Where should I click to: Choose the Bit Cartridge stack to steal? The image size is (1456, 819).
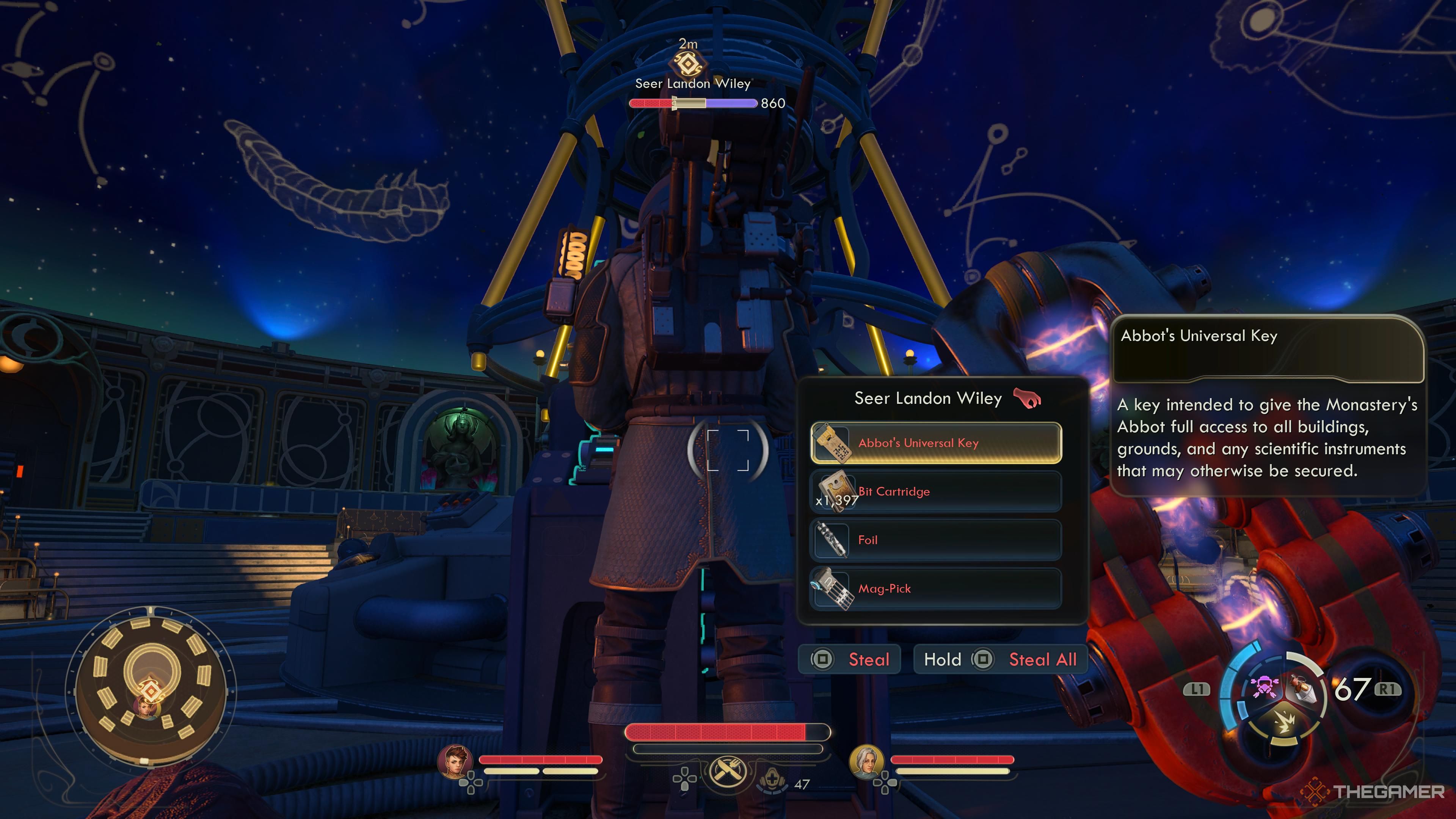[935, 492]
